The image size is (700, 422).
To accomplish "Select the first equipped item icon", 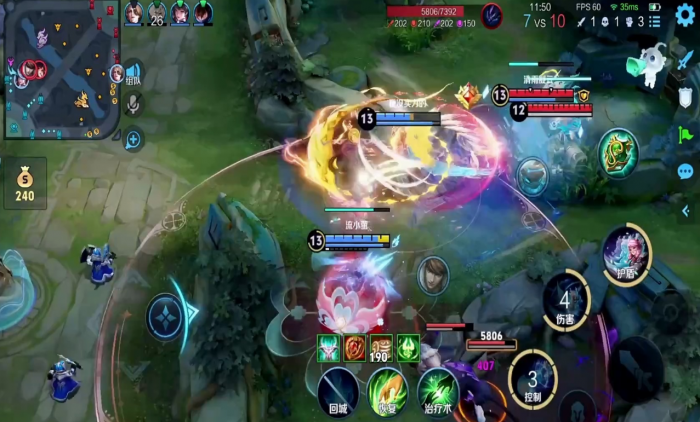I will tap(329, 347).
